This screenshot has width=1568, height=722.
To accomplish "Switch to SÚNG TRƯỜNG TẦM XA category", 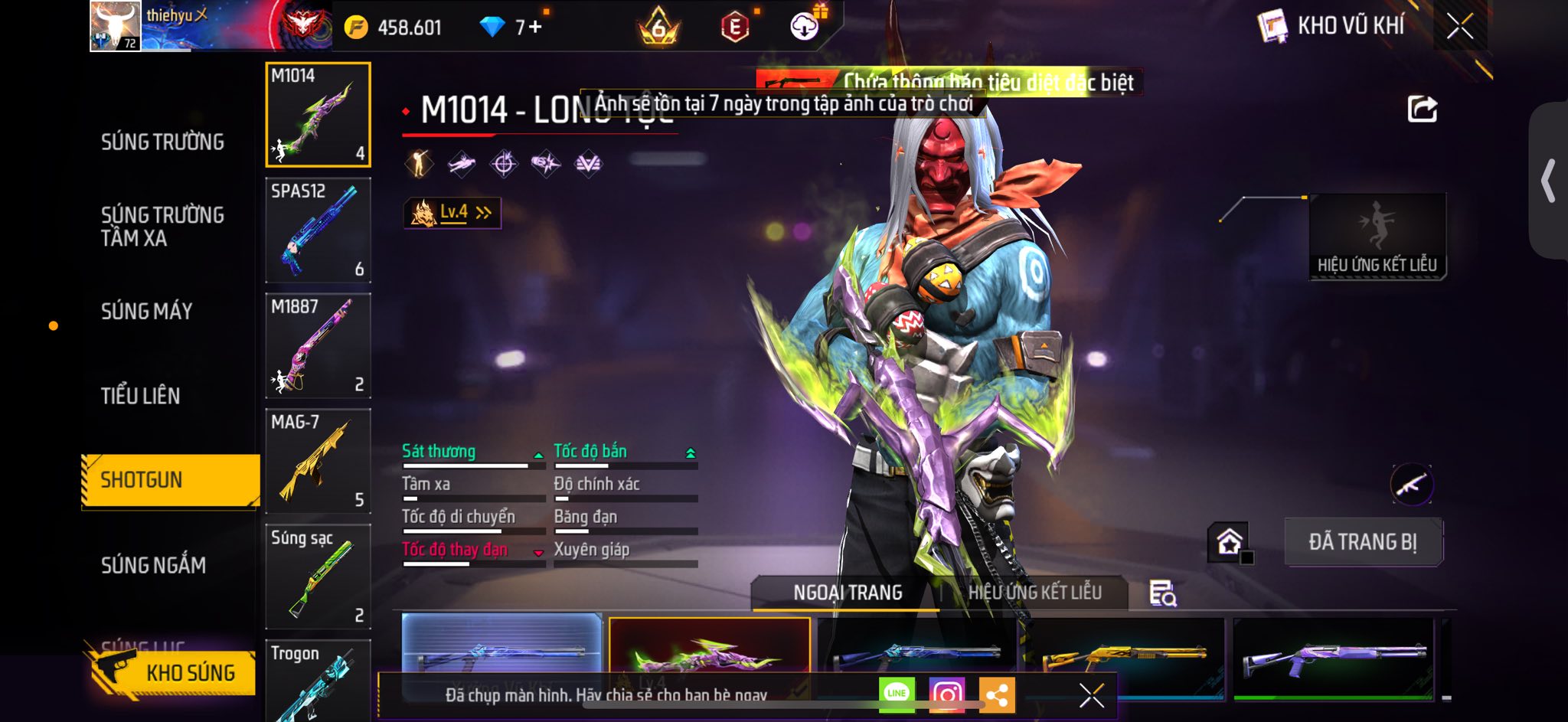I will click(x=162, y=226).
